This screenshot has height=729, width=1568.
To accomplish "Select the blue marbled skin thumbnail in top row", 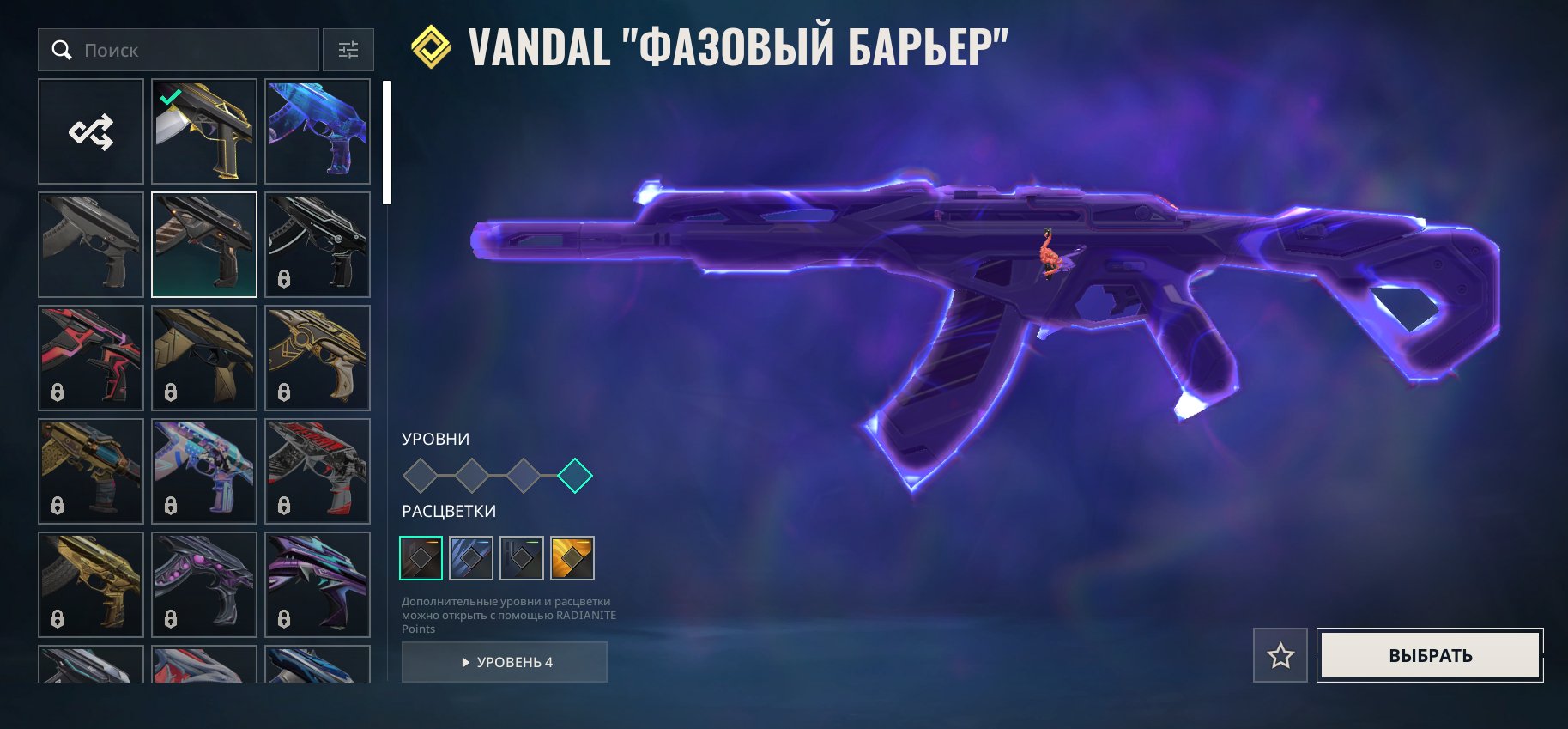I will [x=318, y=131].
